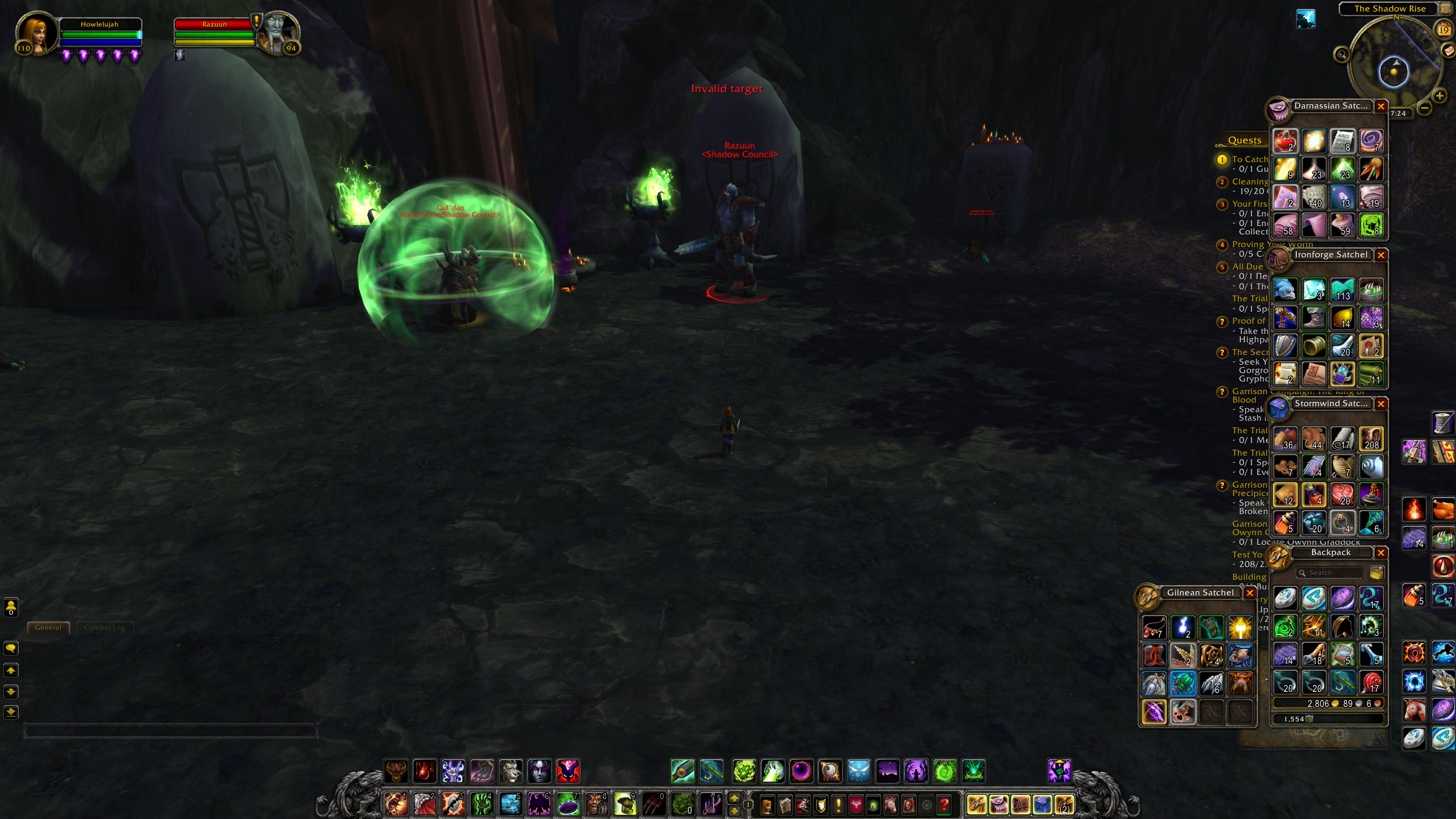Close the Ironforge Satchel bag
Screen dimensions: 1456x819
coord(1381,255)
